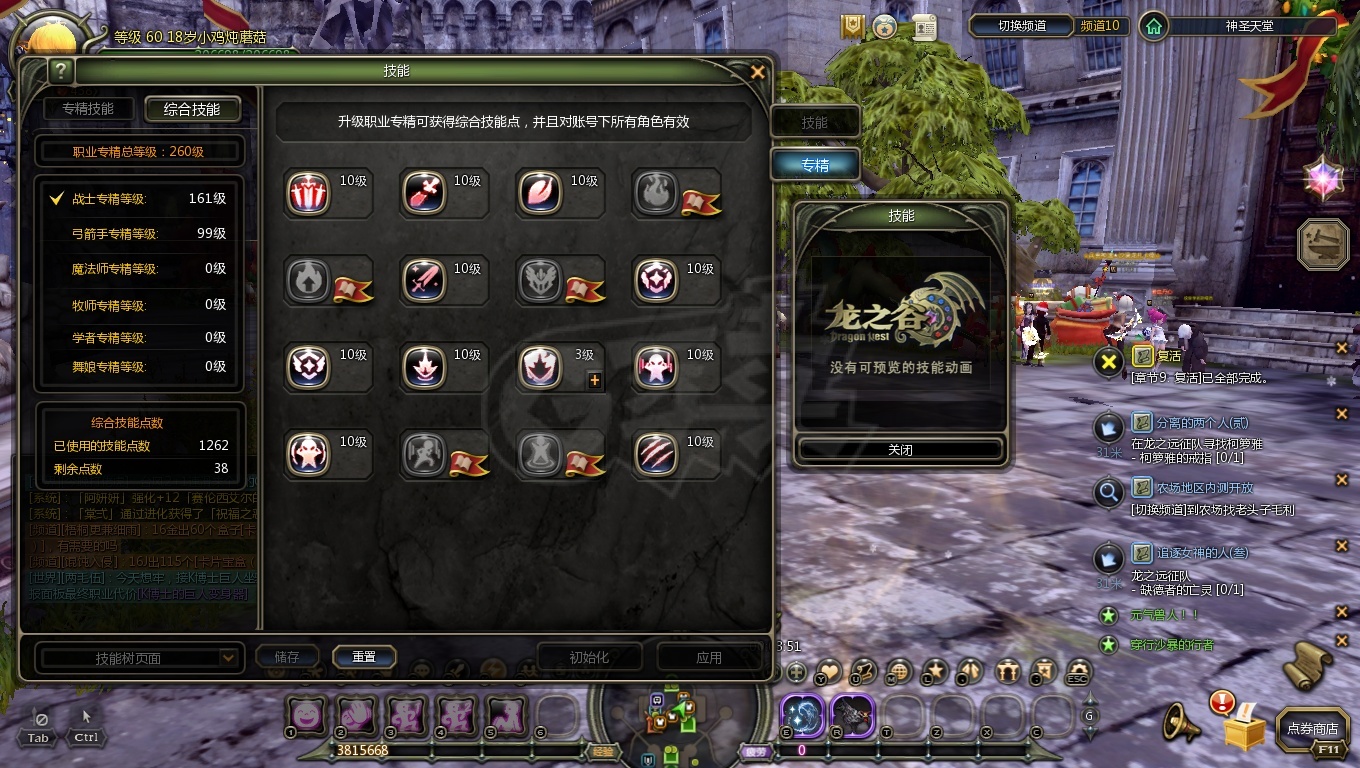Select the 战士专精等级 row
This screenshot has height=768, width=1360.
click(x=139, y=199)
